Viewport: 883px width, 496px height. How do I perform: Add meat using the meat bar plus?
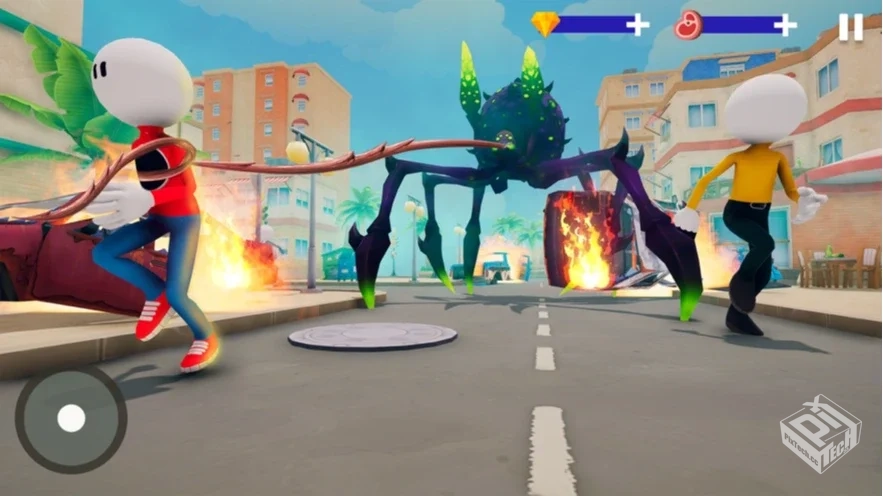pos(785,25)
